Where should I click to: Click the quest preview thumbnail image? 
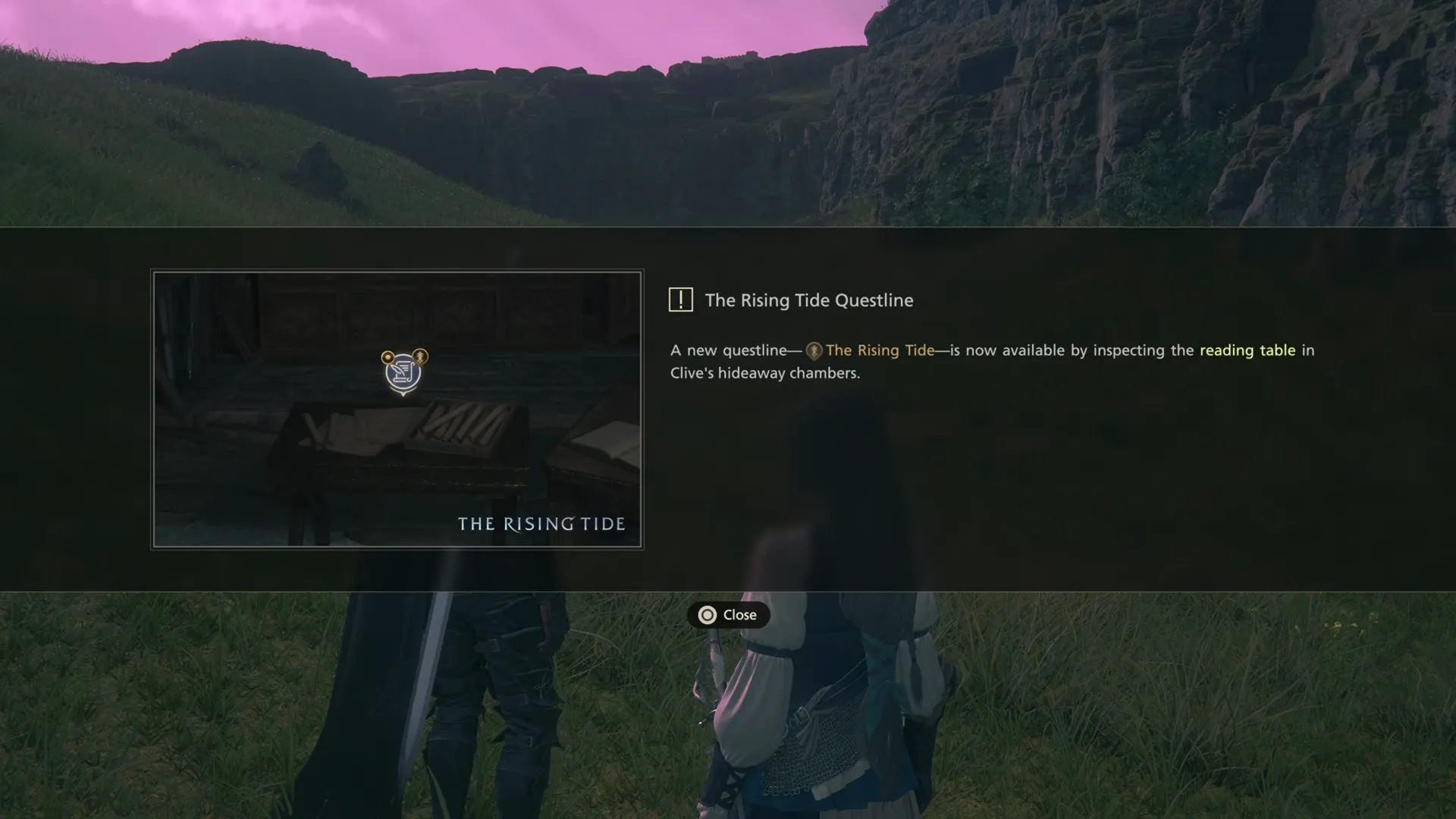click(397, 408)
